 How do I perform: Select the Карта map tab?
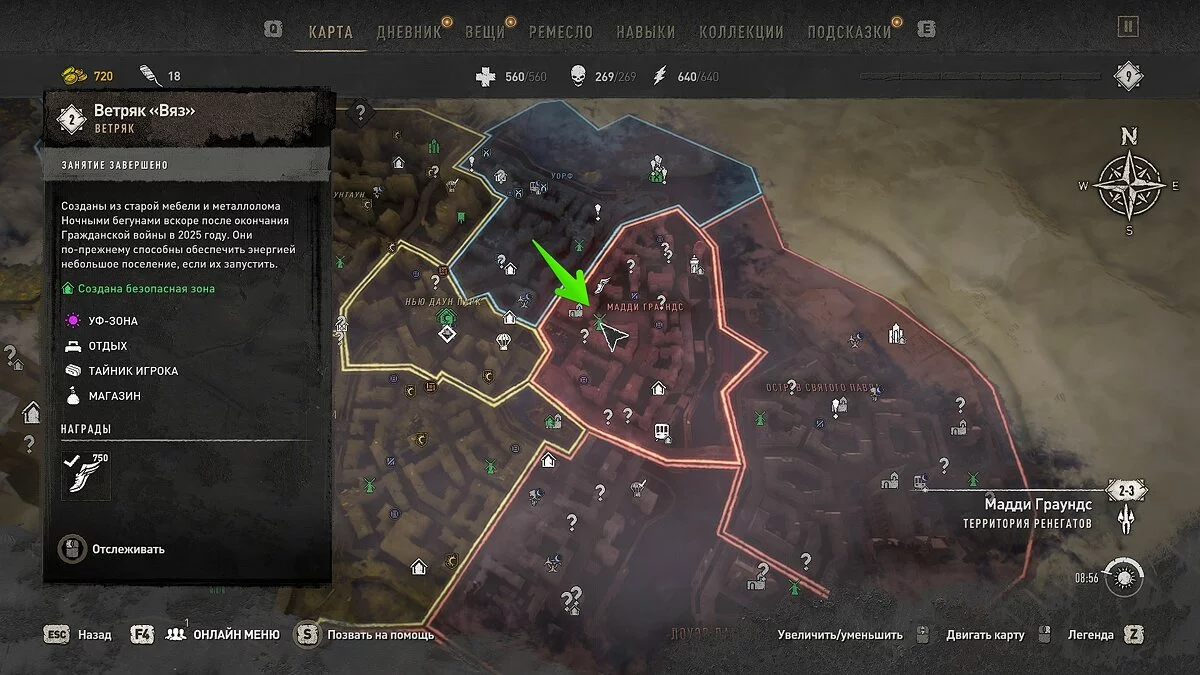click(x=331, y=31)
